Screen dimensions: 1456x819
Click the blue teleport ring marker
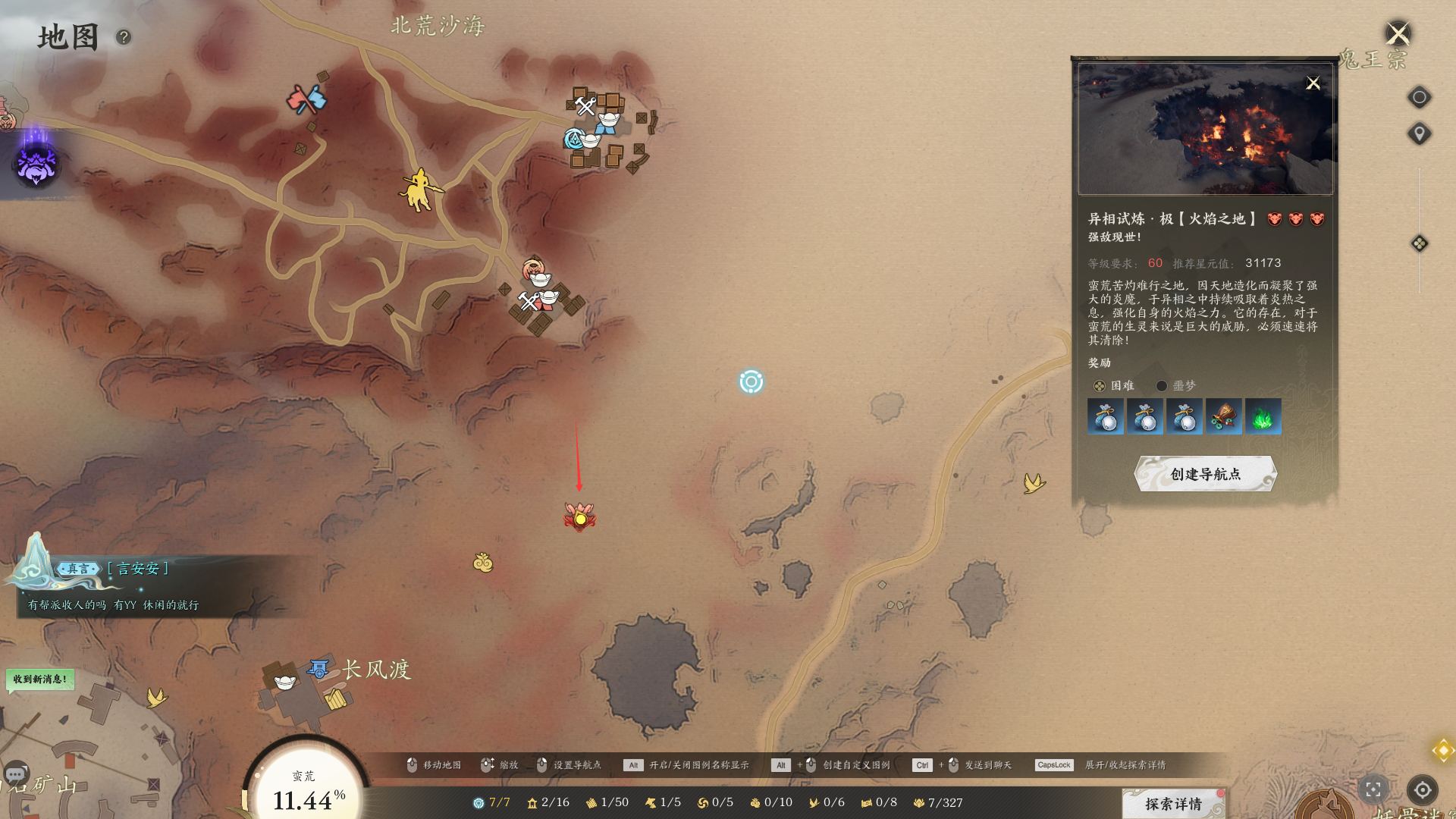point(751,381)
